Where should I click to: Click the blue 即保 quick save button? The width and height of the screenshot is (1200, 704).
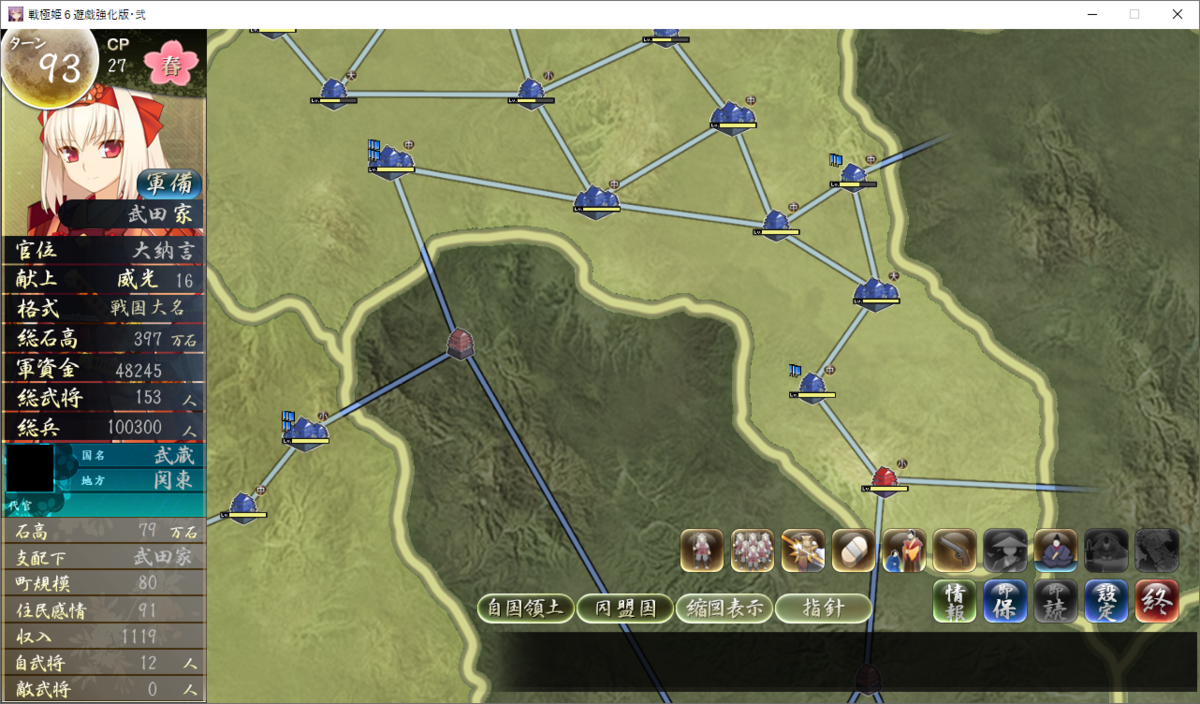pos(1005,601)
